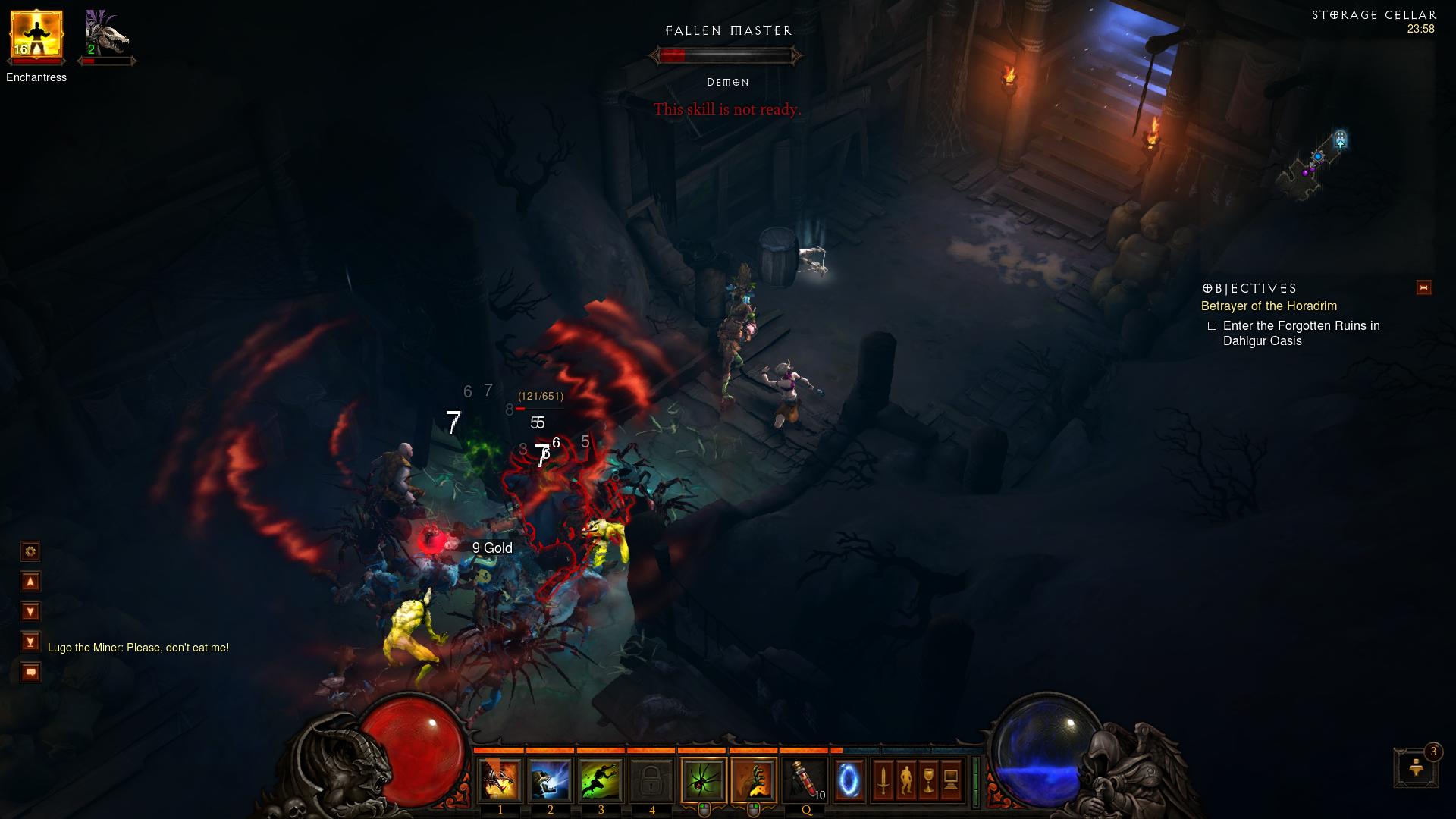Open the character inventory figure button
Viewport: 1456px width, 819px height.
click(905, 780)
